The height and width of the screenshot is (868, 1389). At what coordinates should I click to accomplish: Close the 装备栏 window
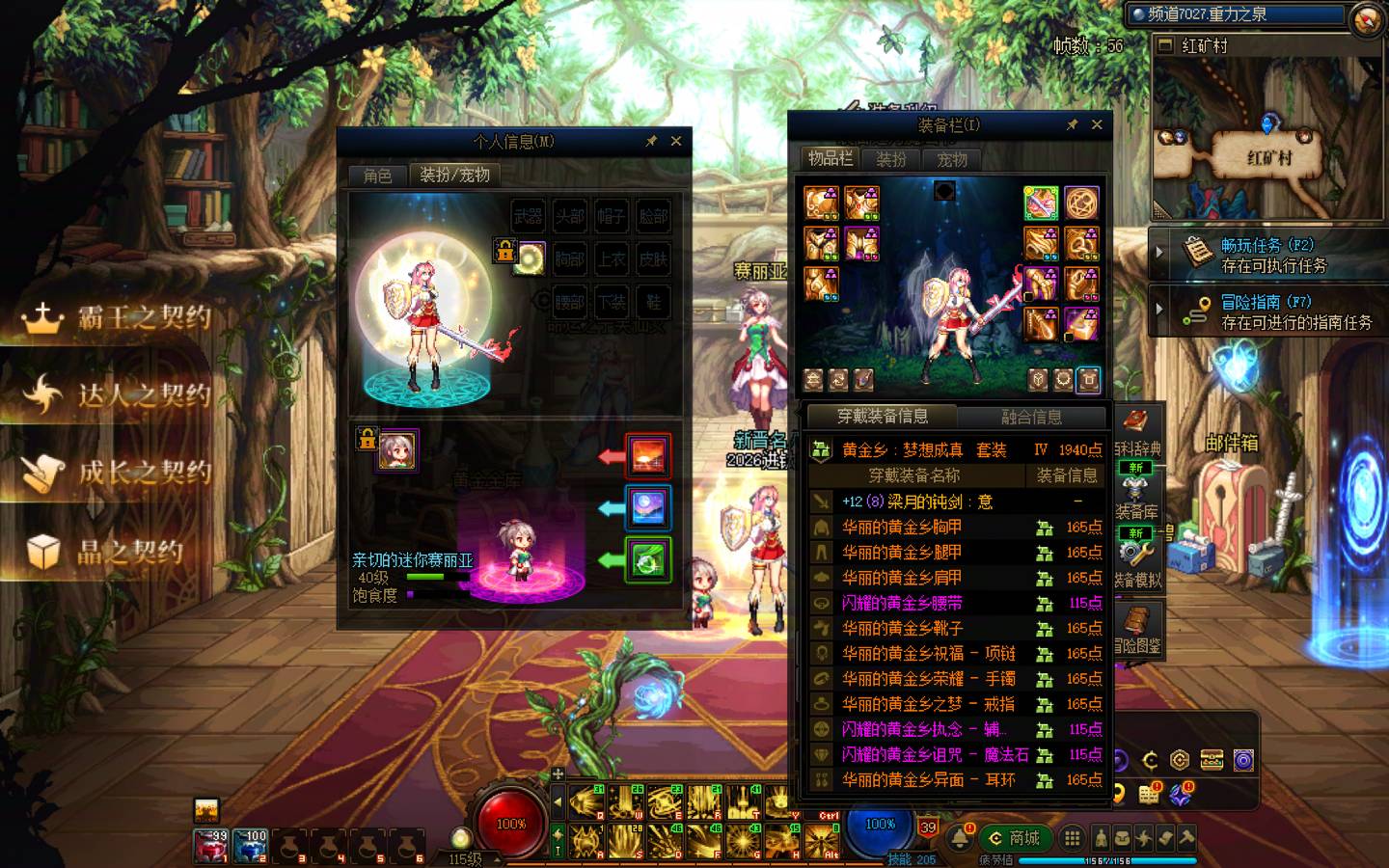click(x=1097, y=124)
